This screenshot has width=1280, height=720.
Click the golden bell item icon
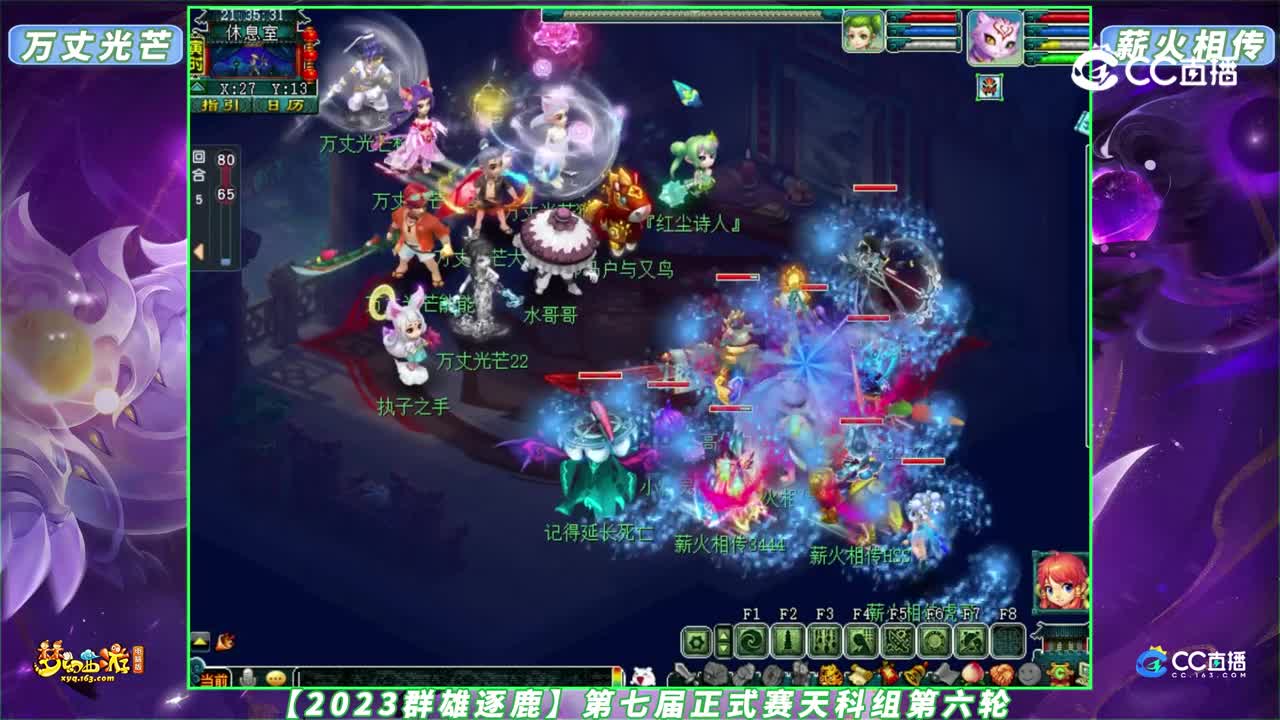(915, 672)
